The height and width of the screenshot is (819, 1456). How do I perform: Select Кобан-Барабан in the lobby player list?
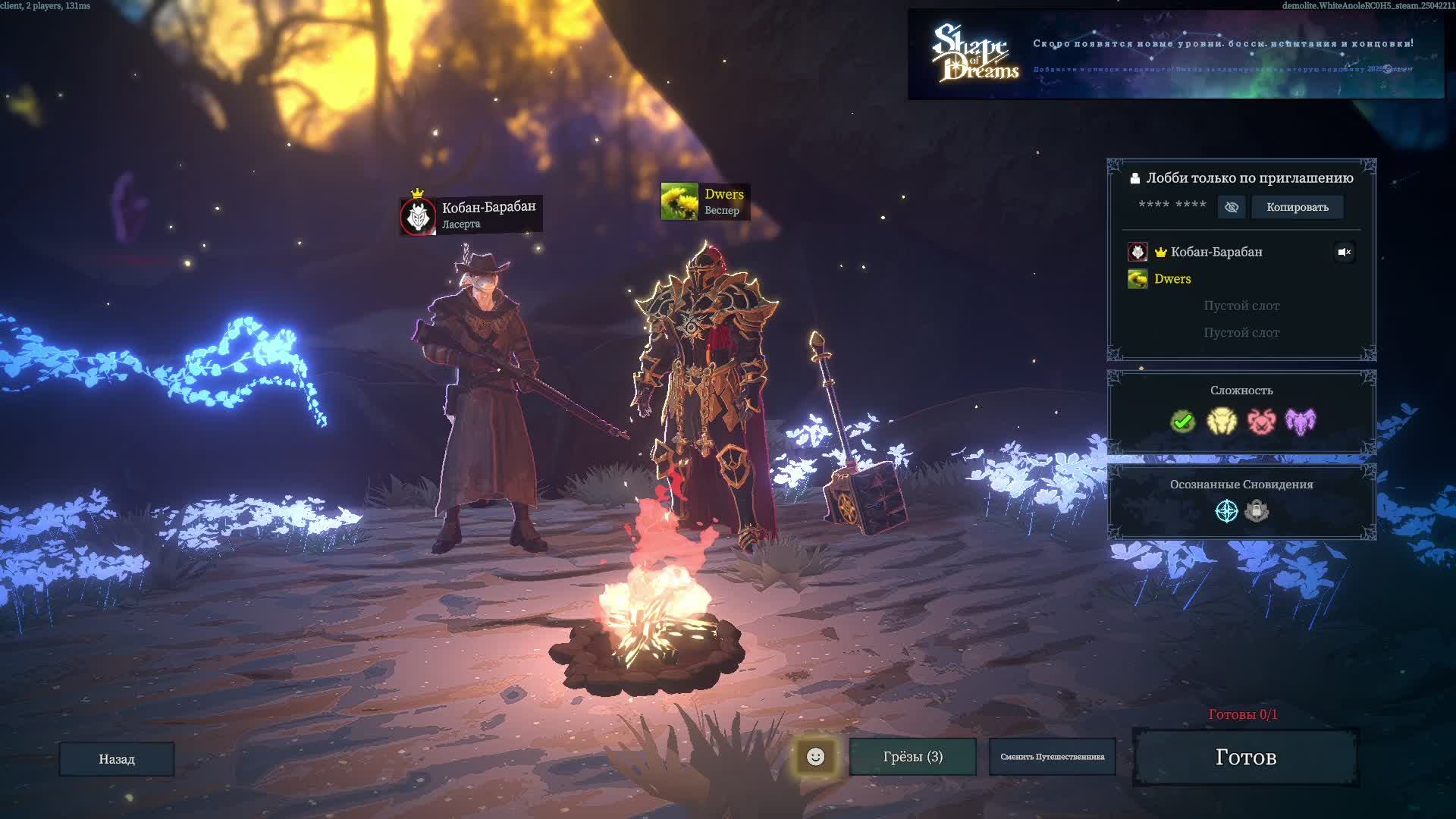click(1216, 252)
